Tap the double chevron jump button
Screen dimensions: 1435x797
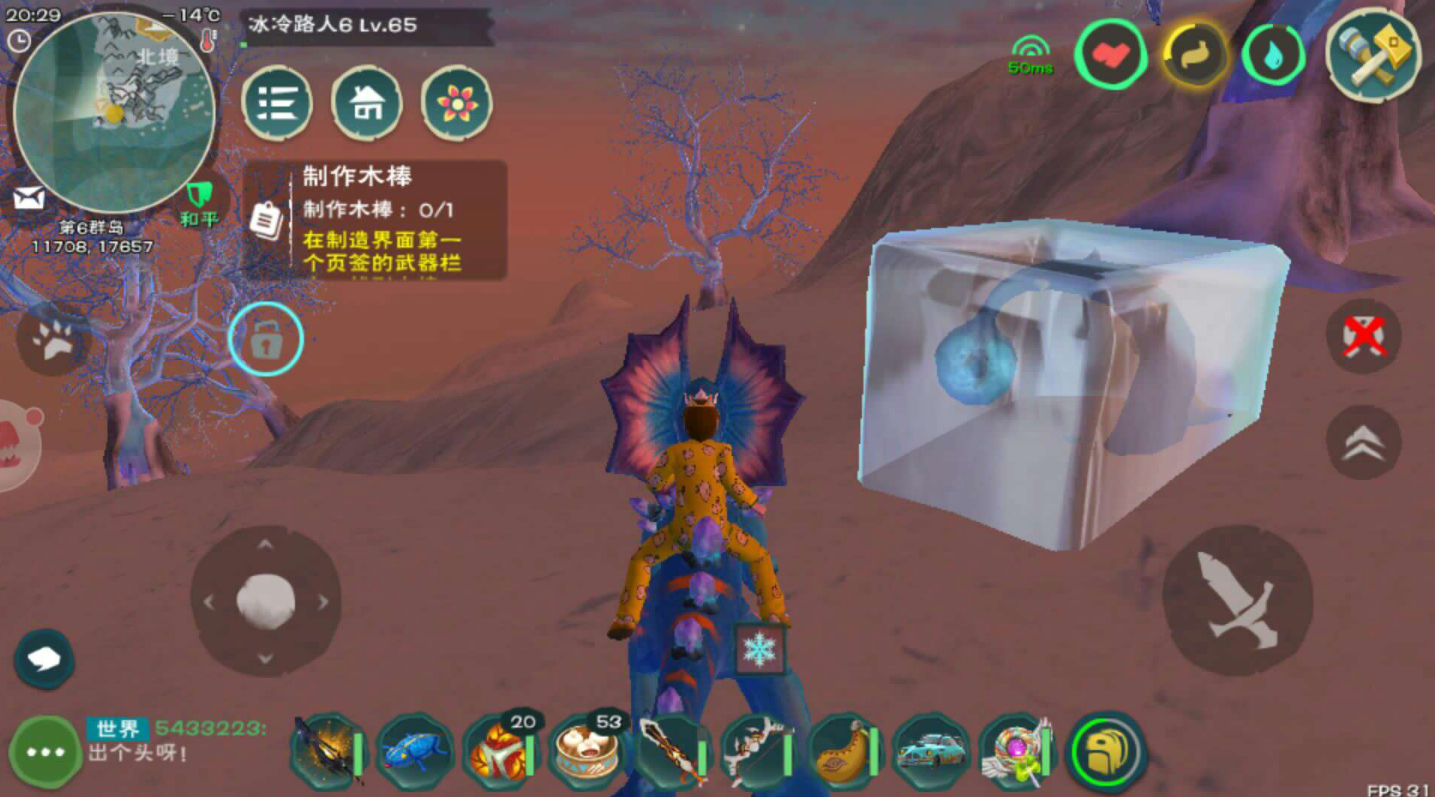pos(1363,442)
